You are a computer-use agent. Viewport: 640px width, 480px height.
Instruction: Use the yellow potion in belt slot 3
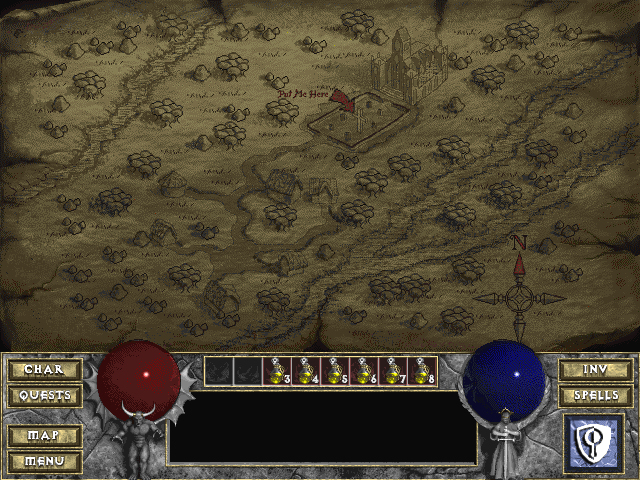(277, 371)
